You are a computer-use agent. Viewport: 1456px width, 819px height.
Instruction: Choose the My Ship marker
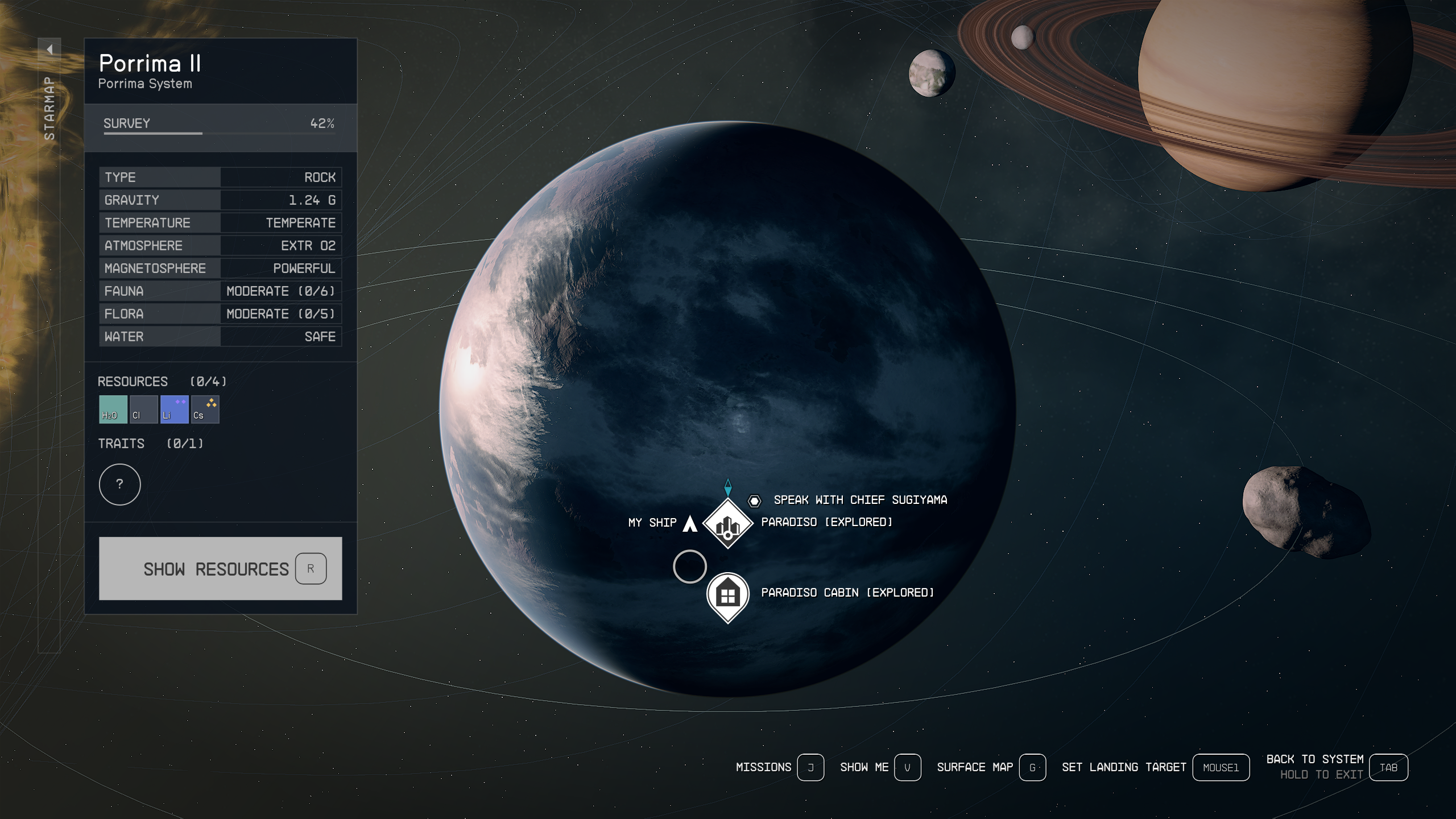689,523
